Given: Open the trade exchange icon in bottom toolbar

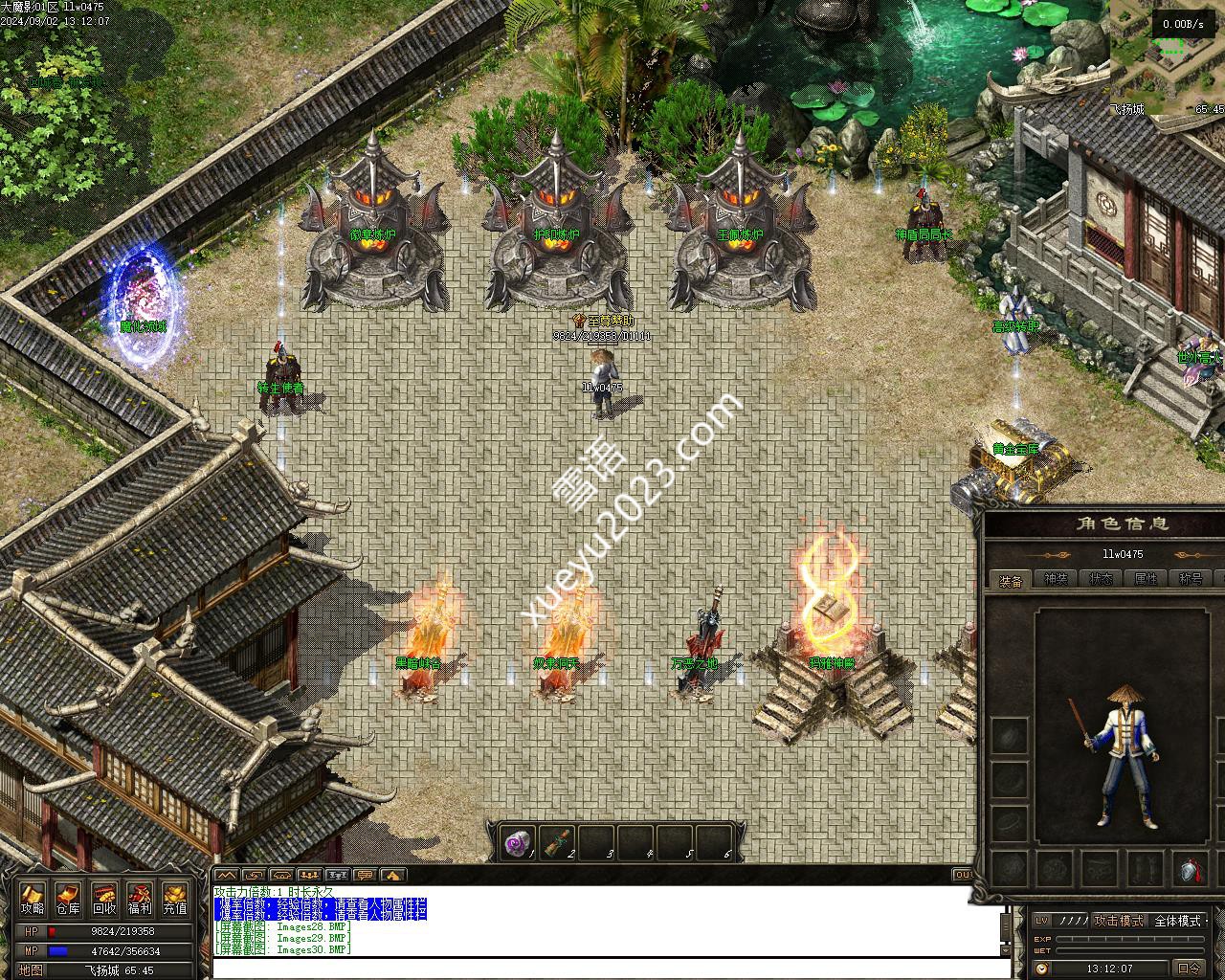Looking at the screenshot, I should coord(281,874).
